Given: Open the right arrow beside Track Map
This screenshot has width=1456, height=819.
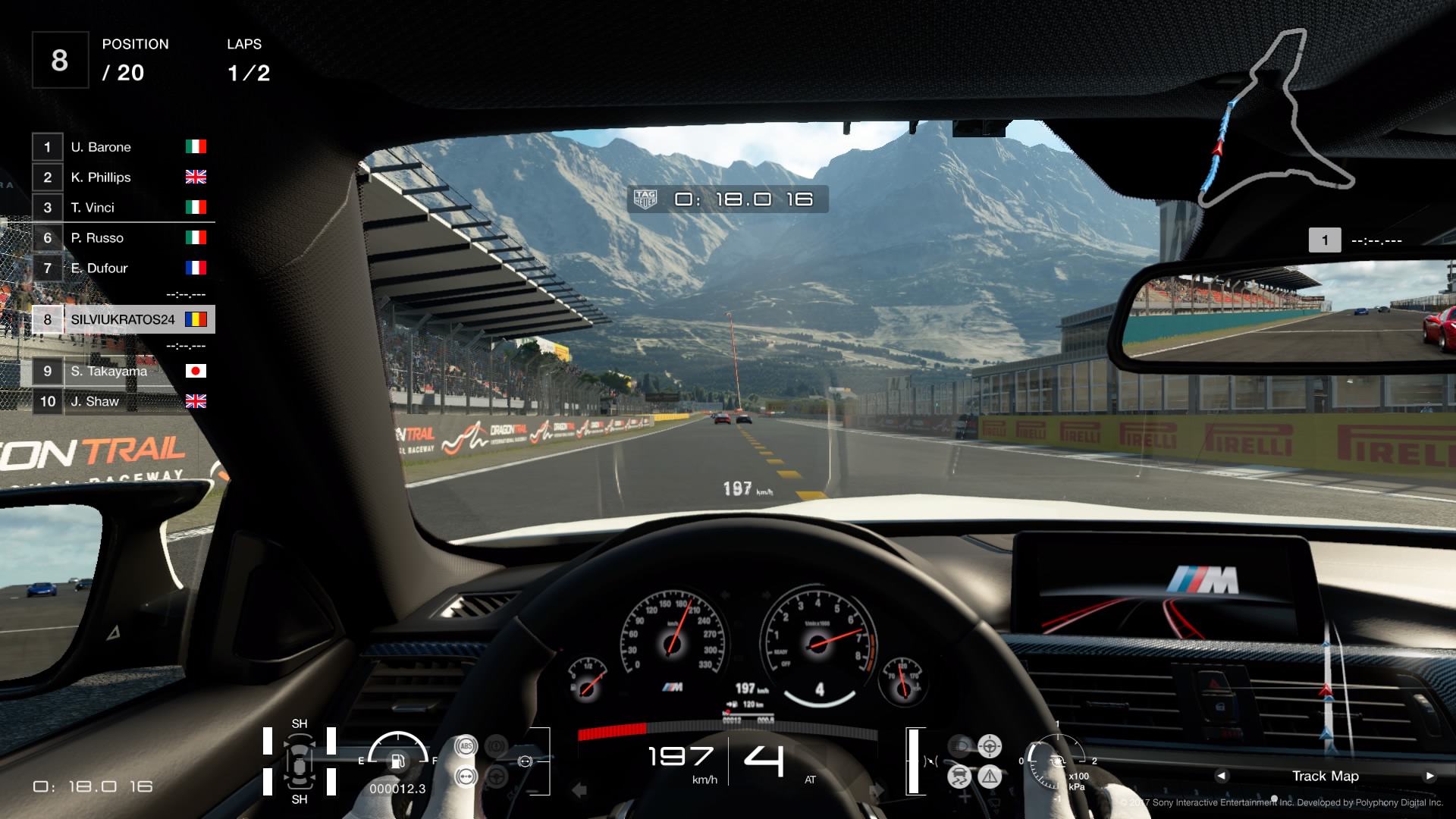Looking at the screenshot, I should 1429,776.
